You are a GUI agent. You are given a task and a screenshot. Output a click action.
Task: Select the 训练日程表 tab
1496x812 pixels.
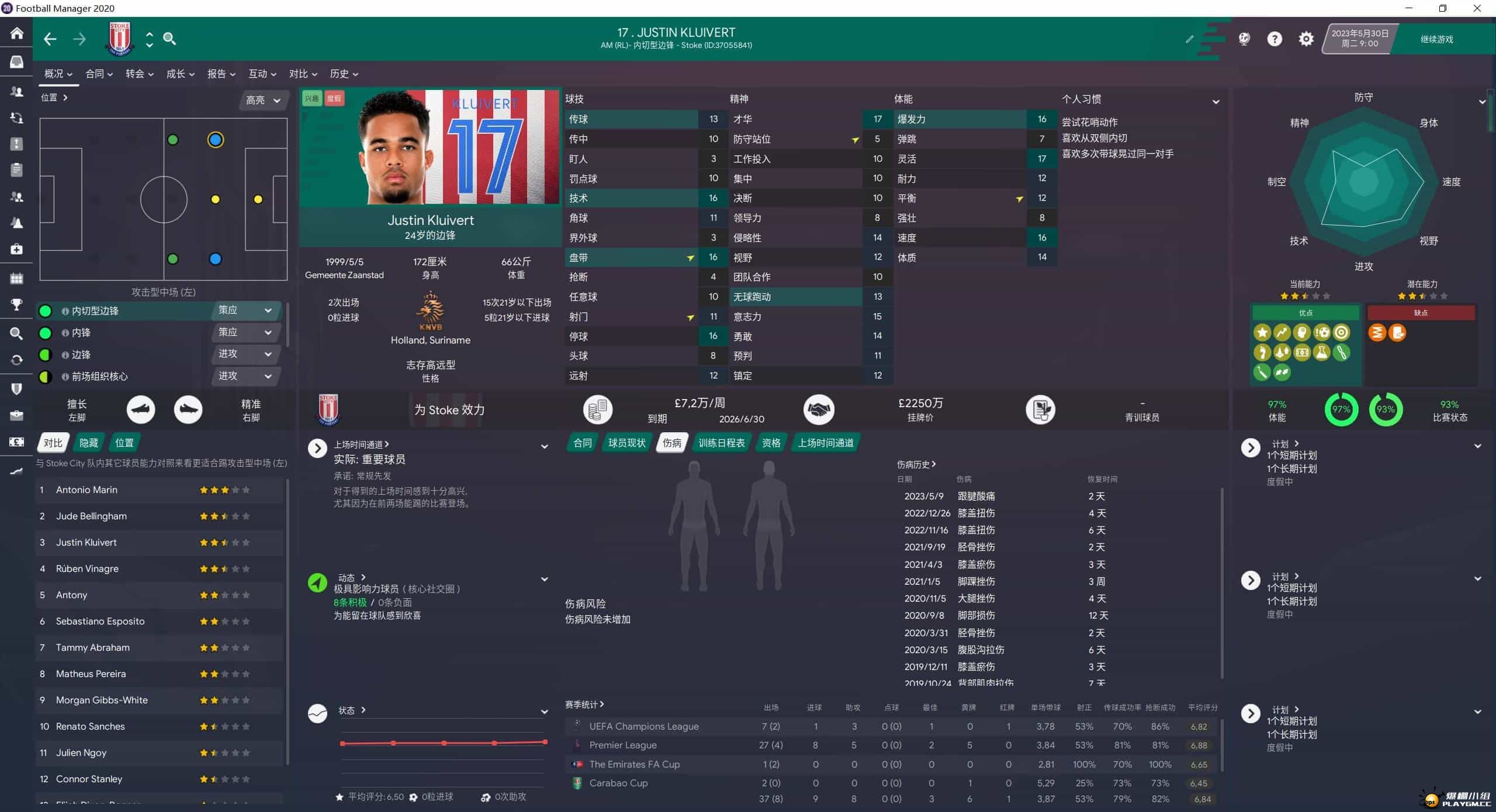(x=721, y=443)
